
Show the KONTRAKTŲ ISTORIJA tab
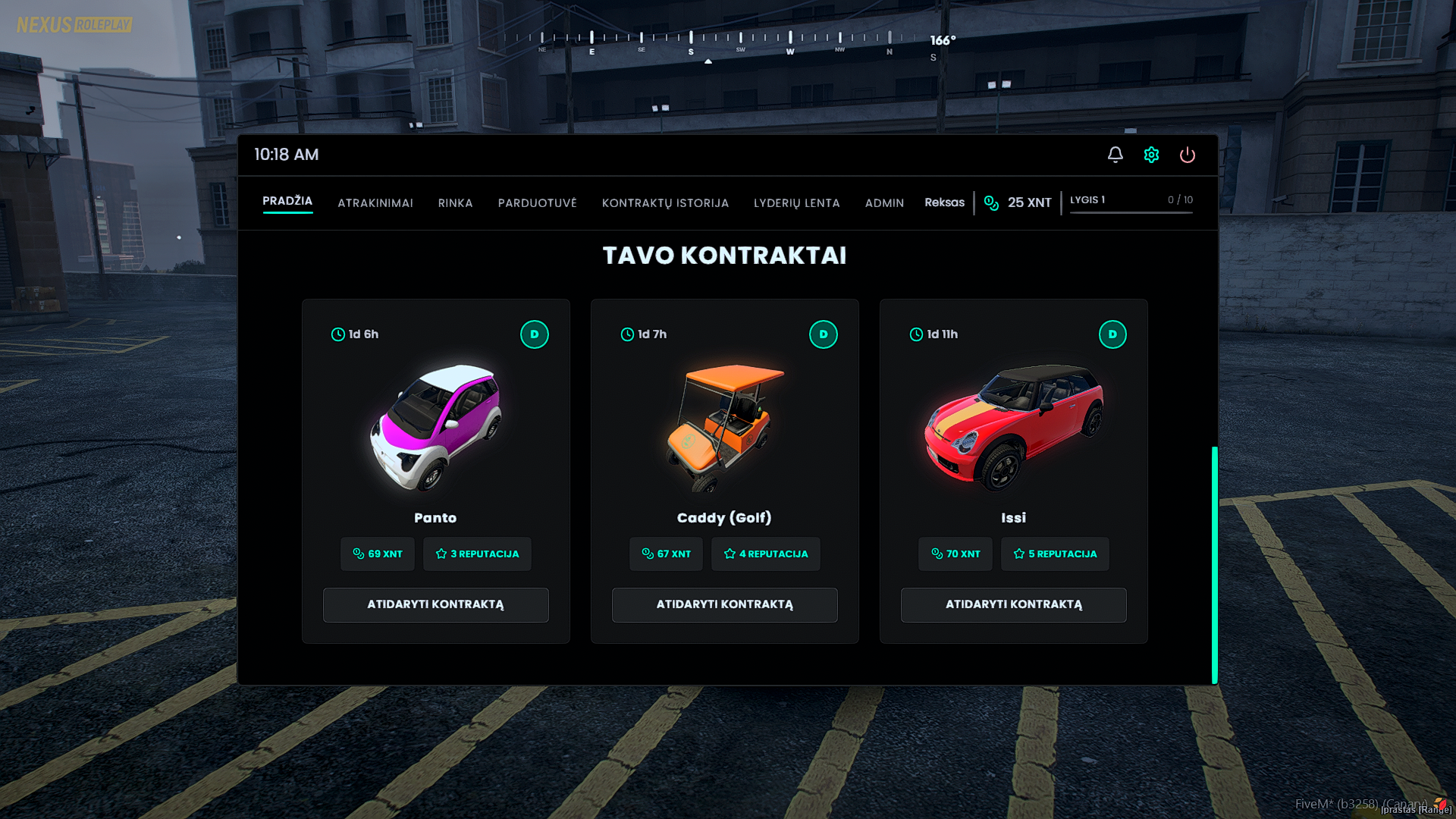pyautogui.click(x=665, y=203)
